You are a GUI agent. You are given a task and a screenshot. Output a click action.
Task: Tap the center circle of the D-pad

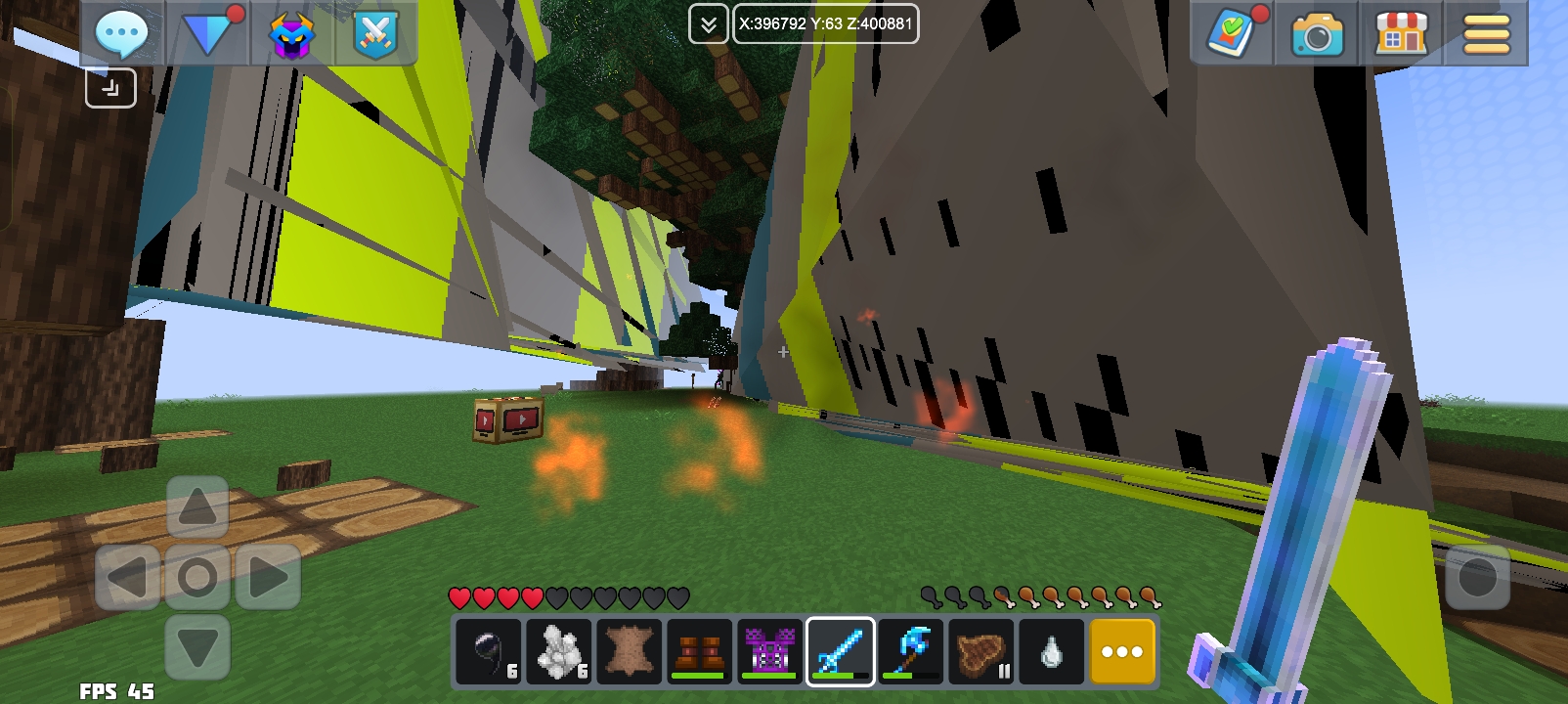tap(197, 577)
